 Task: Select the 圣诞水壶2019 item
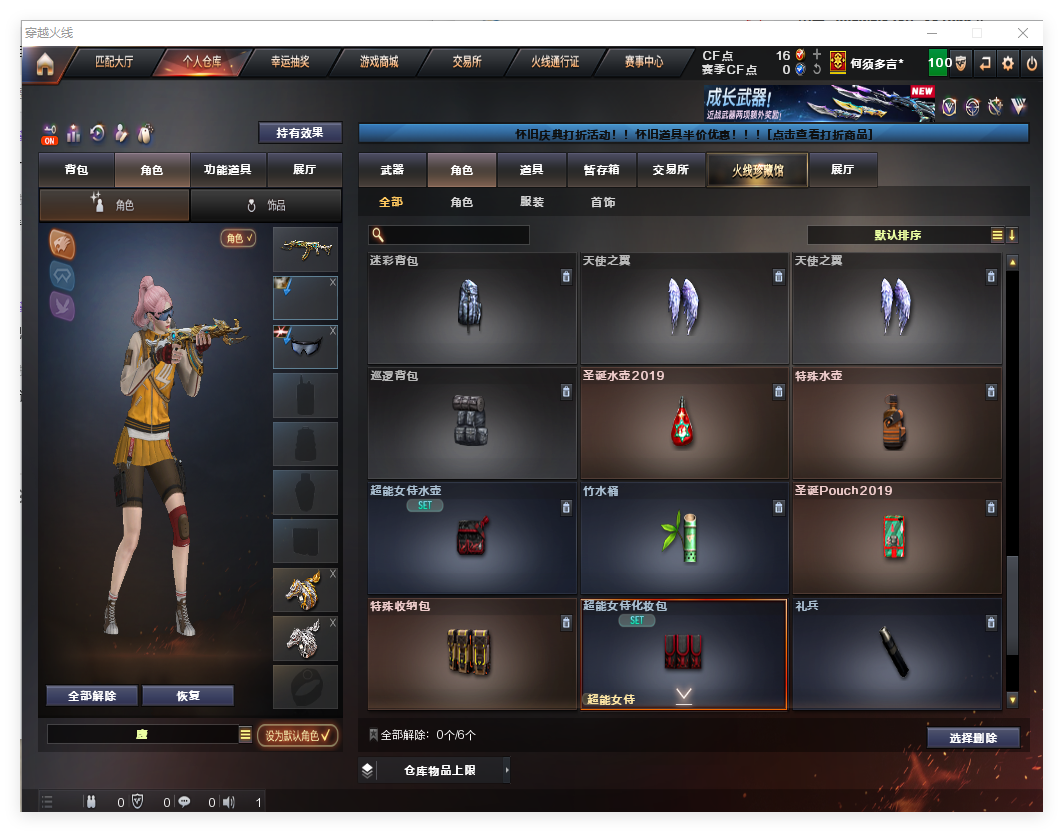tap(684, 423)
